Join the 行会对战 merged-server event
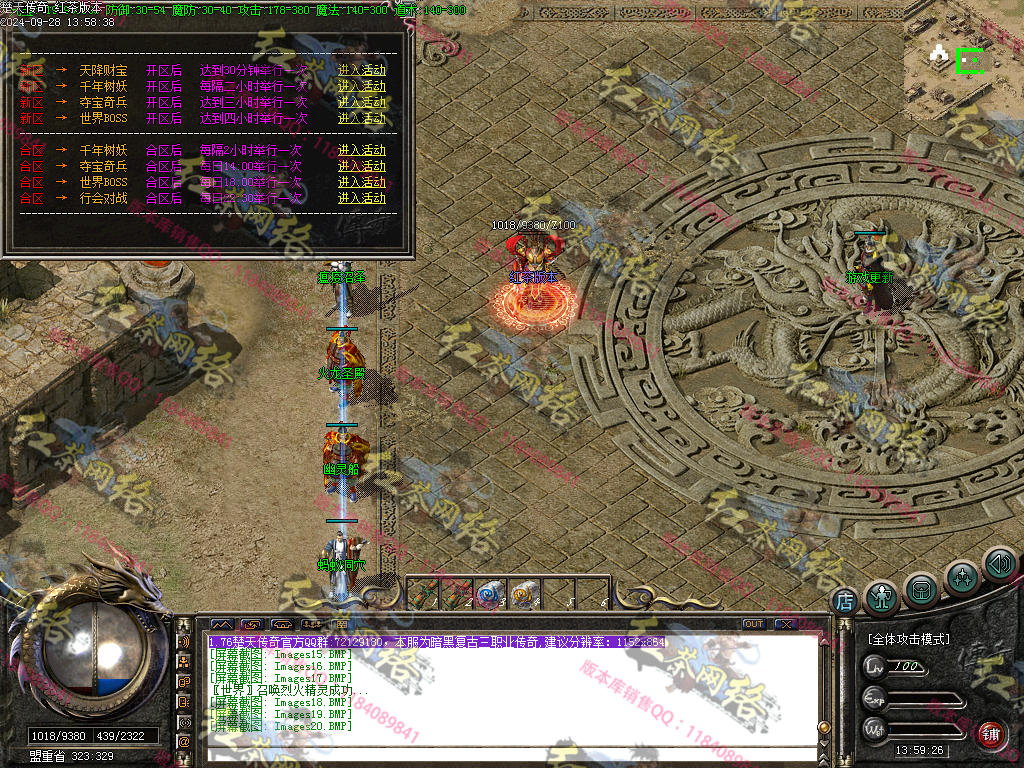The height and width of the screenshot is (768, 1024). coord(361,198)
